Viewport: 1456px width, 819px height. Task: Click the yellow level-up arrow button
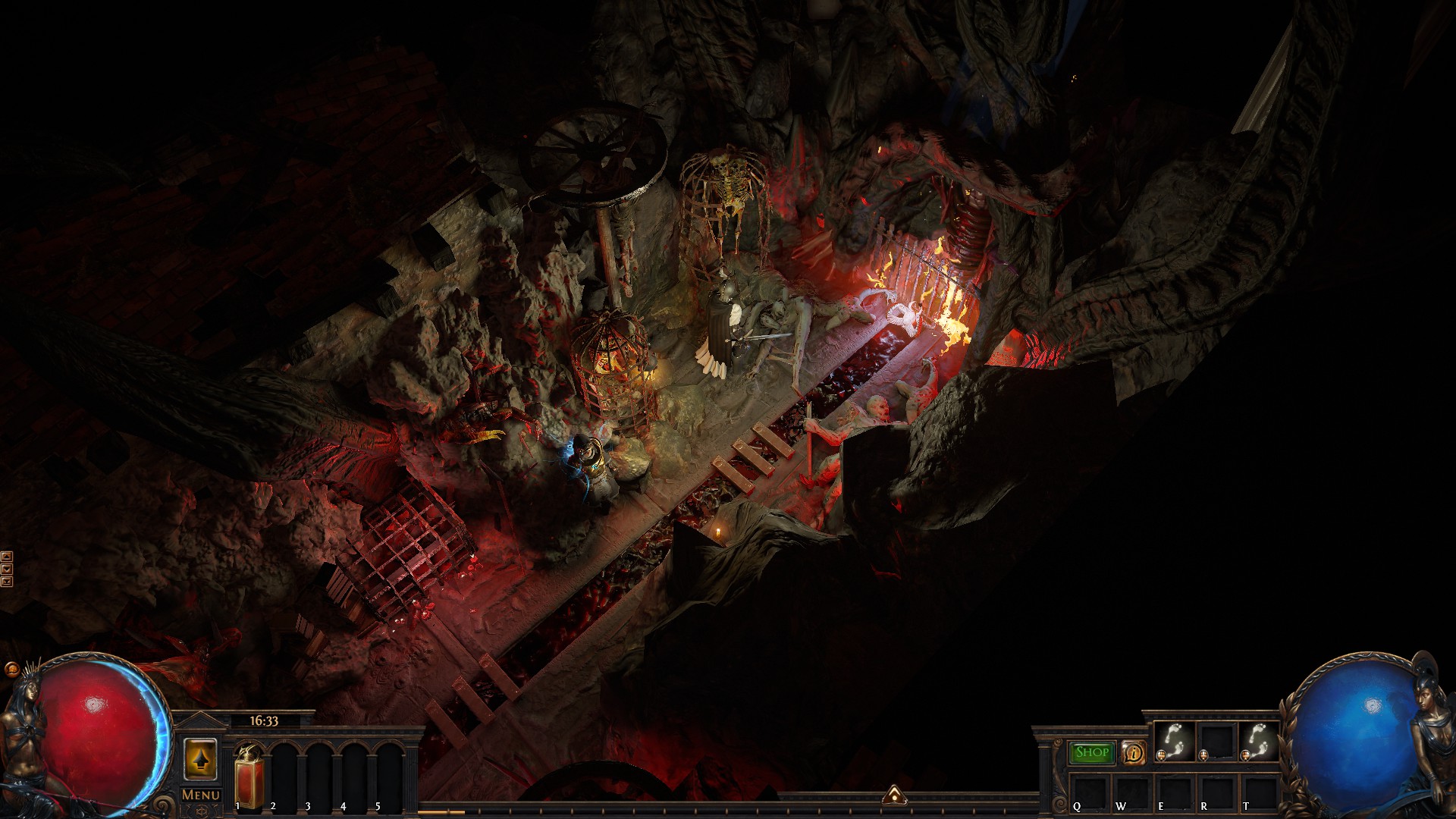click(201, 758)
